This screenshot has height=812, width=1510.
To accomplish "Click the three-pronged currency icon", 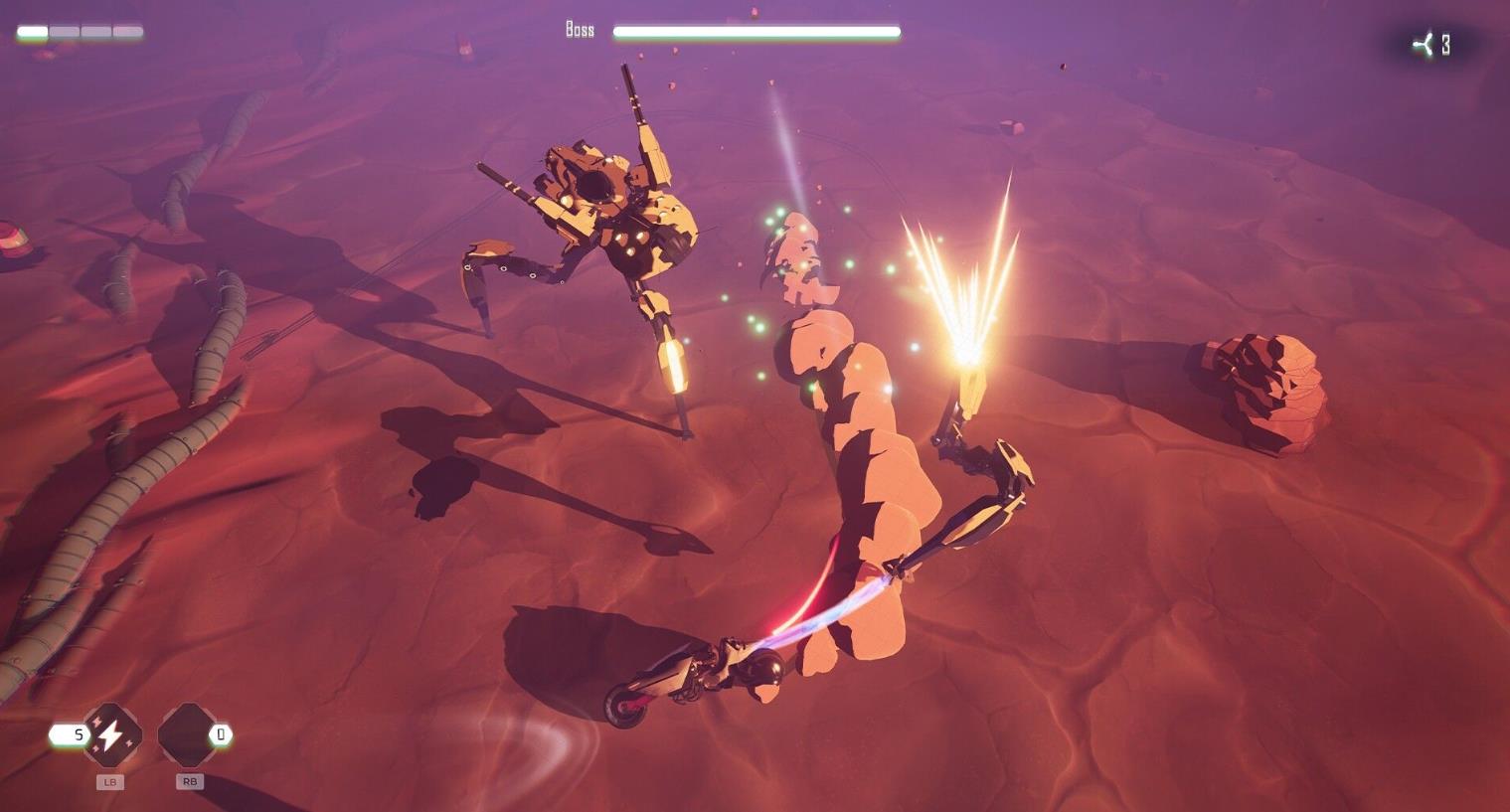I will (x=1425, y=45).
